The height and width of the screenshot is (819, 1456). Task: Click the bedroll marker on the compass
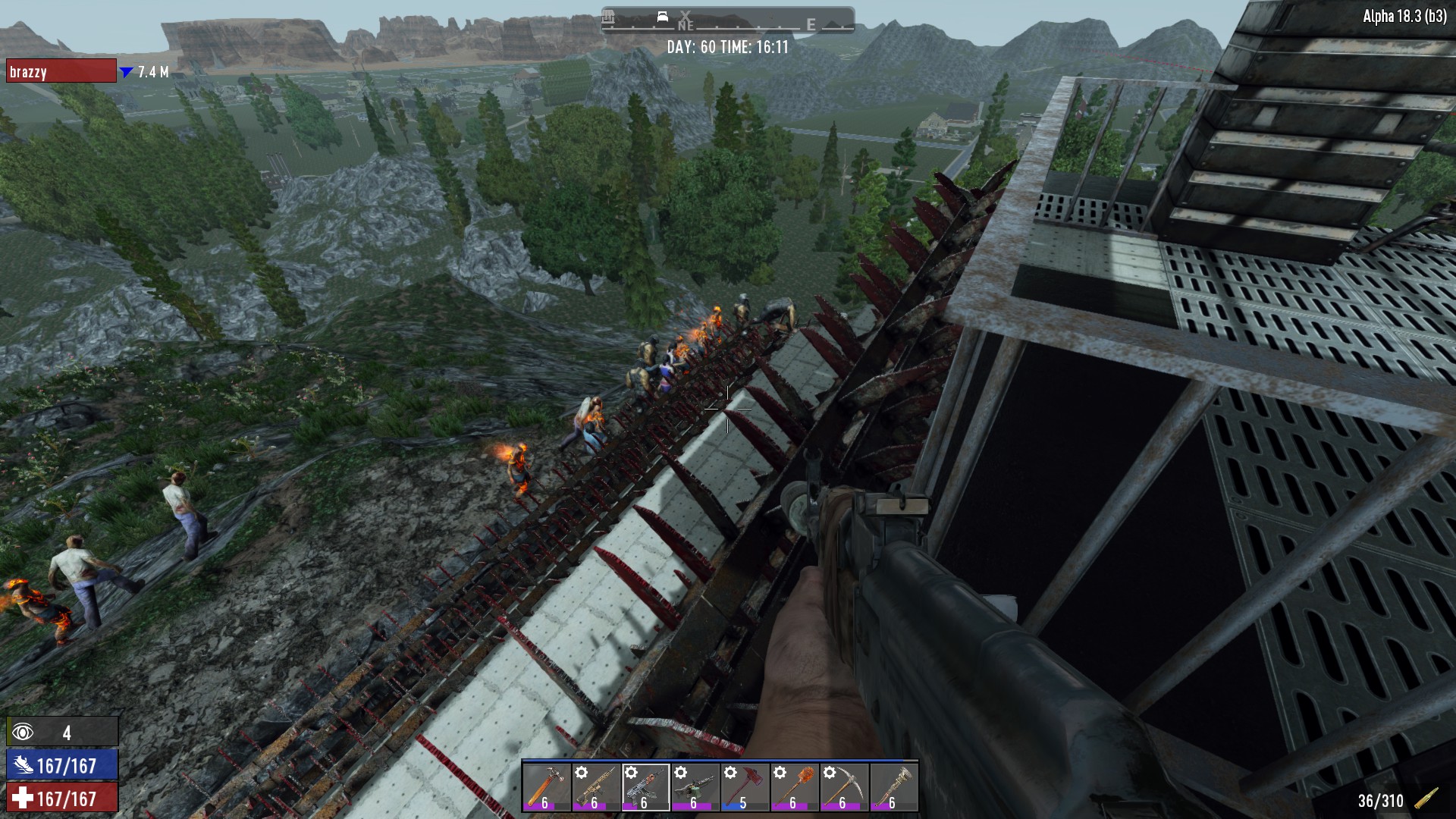[662, 17]
